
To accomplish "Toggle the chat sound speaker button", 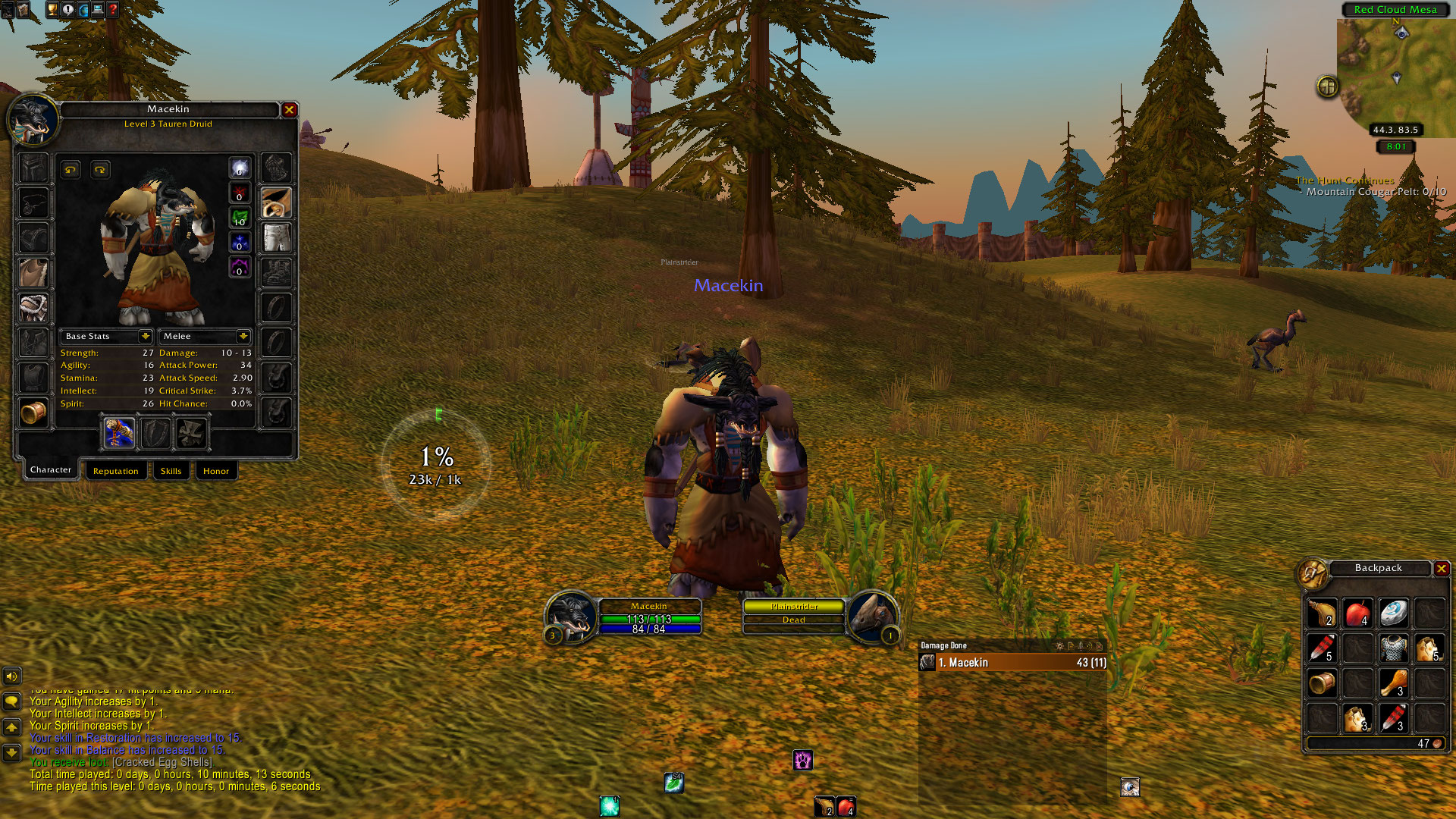I will pyautogui.click(x=11, y=676).
